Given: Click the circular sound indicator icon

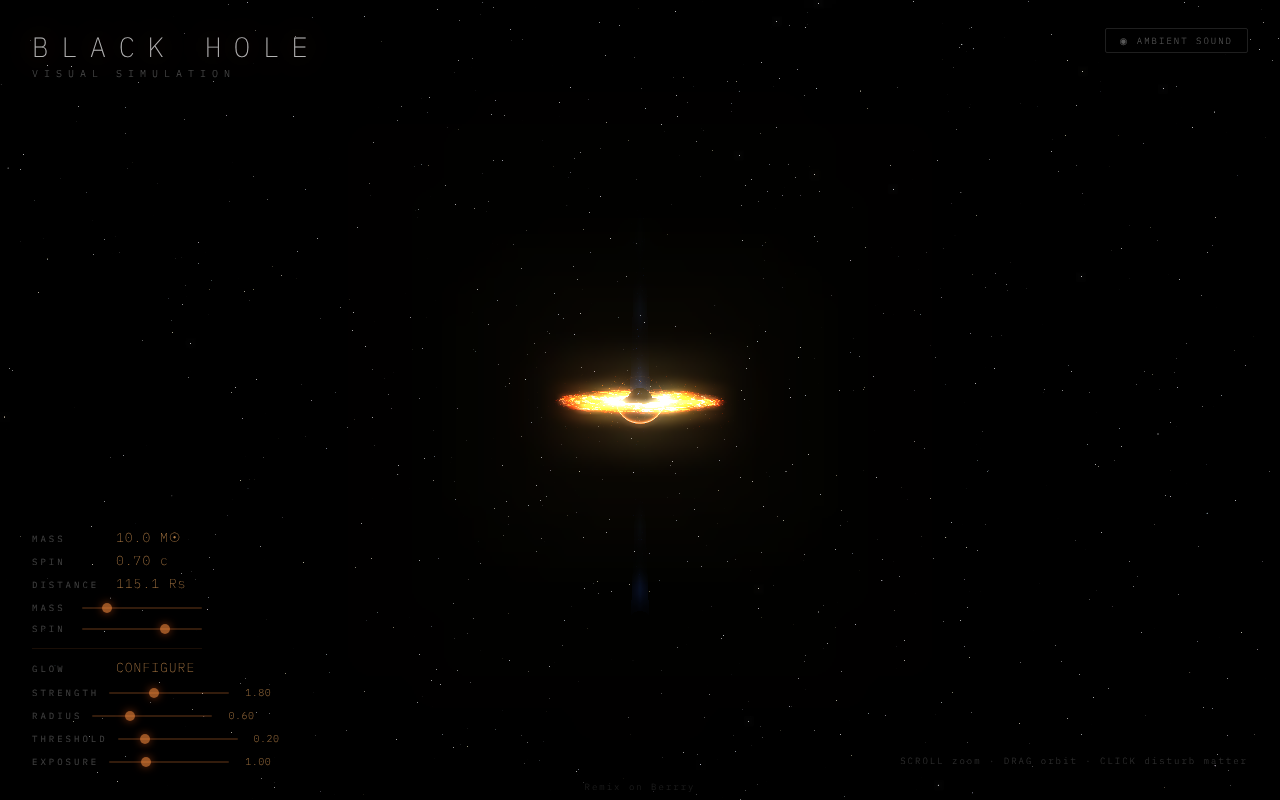Looking at the screenshot, I should point(1122,41).
